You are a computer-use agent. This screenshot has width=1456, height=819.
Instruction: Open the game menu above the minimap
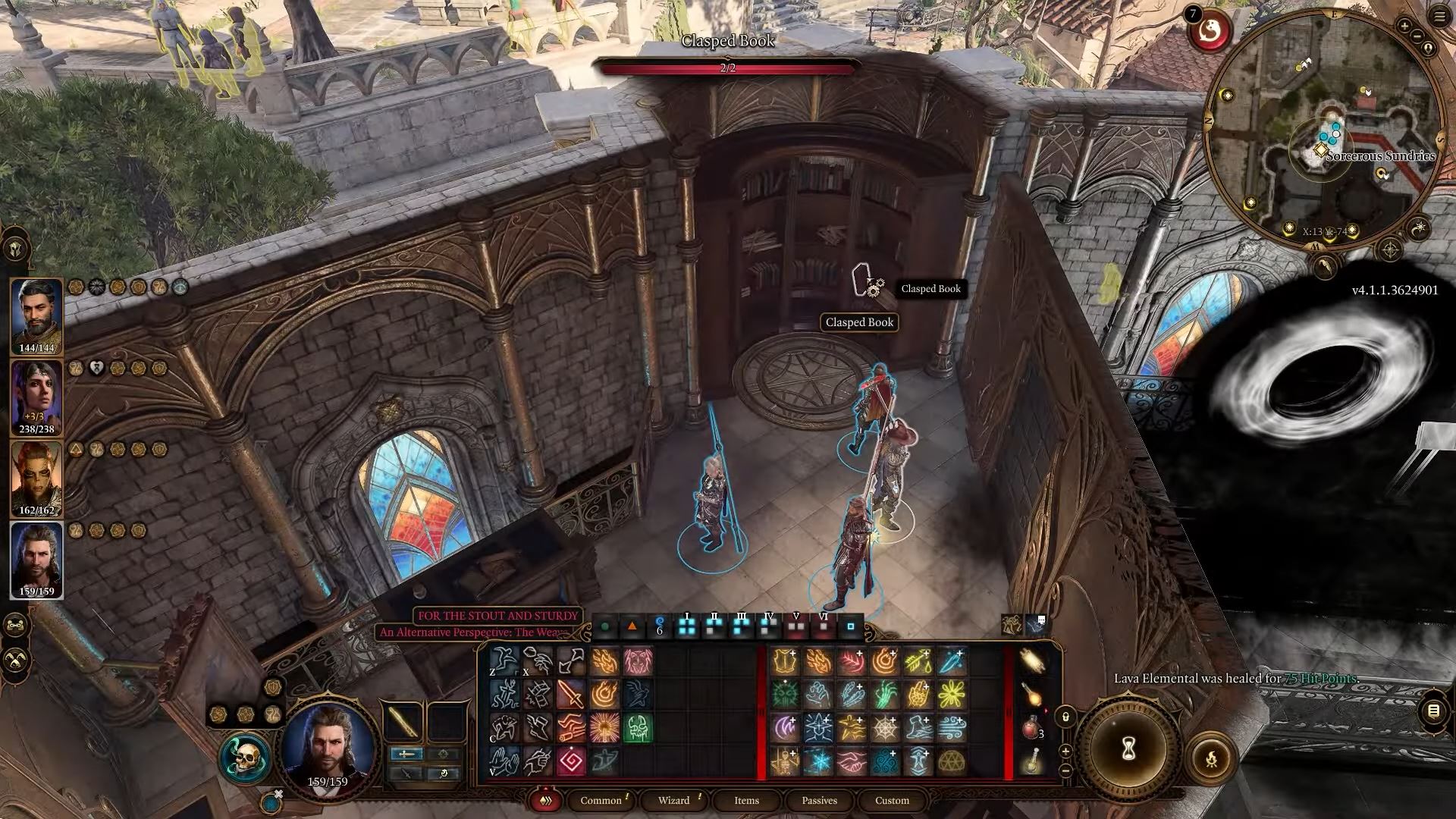point(1440,17)
